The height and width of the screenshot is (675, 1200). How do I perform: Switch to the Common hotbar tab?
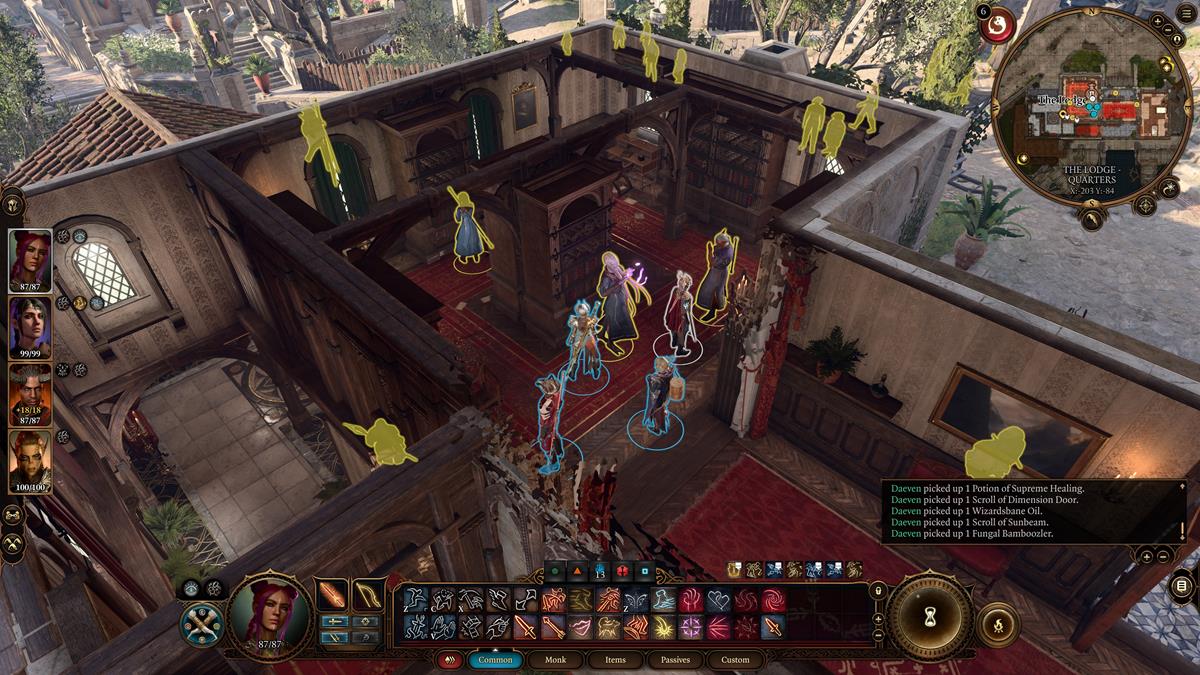tap(495, 660)
